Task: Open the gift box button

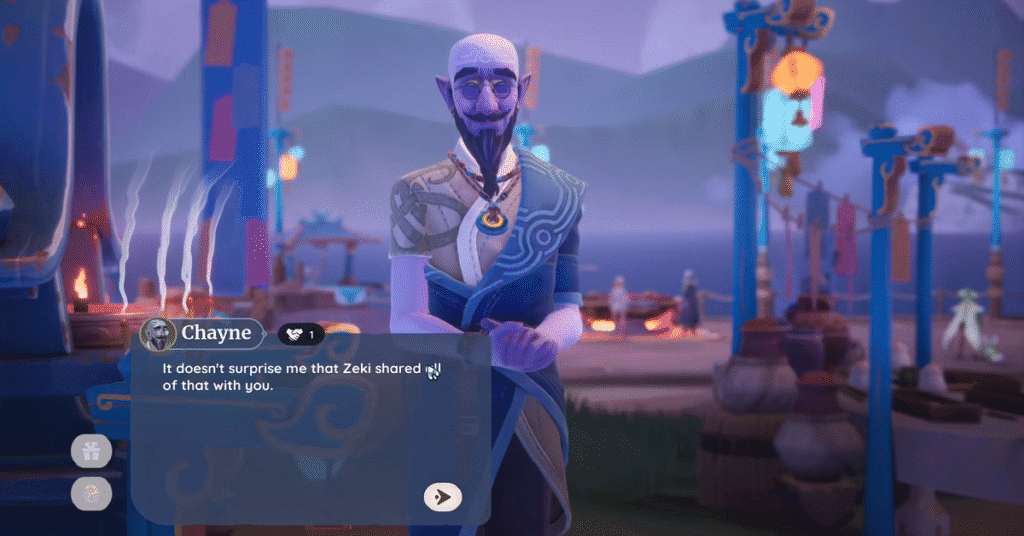Action: coord(91,451)
